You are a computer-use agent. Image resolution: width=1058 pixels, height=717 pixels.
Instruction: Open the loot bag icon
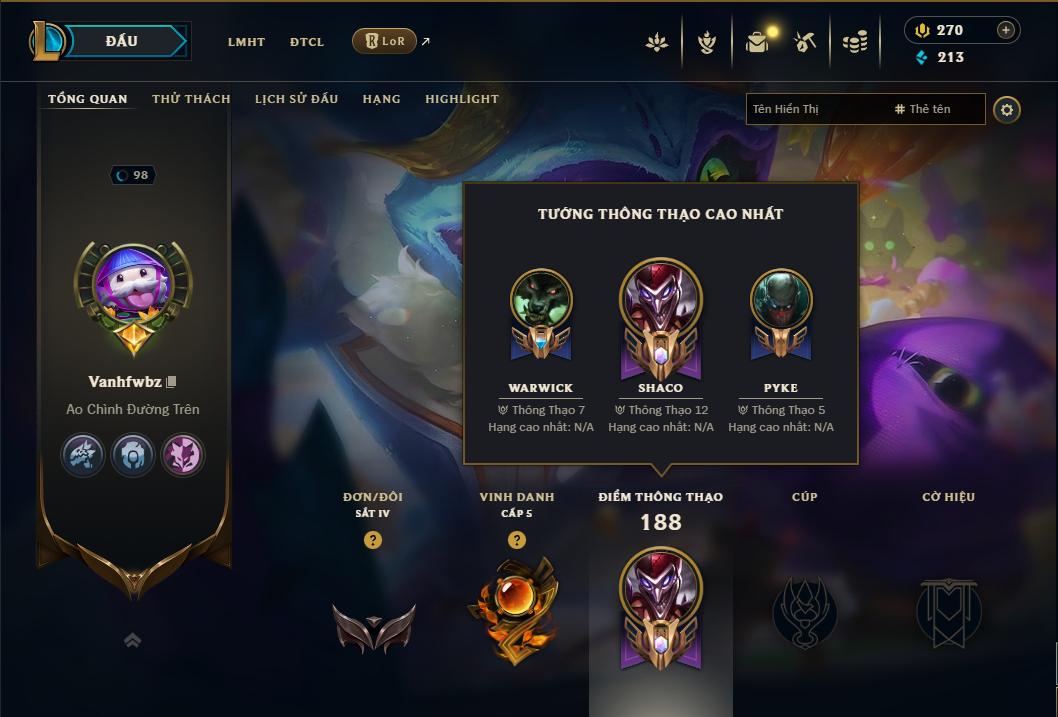click(757, 42)
